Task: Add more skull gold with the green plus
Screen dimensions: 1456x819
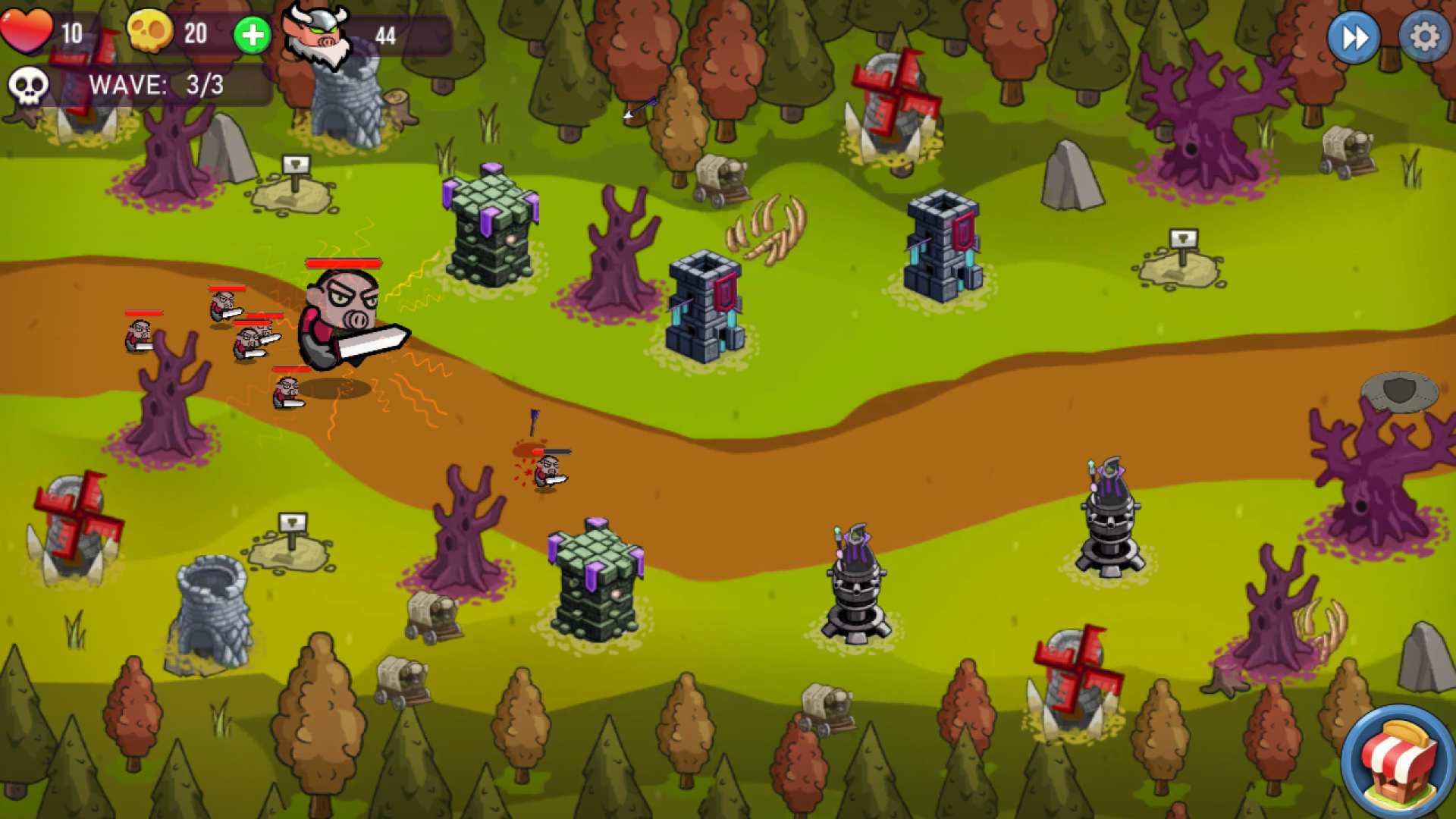Action: pos(253,35)
